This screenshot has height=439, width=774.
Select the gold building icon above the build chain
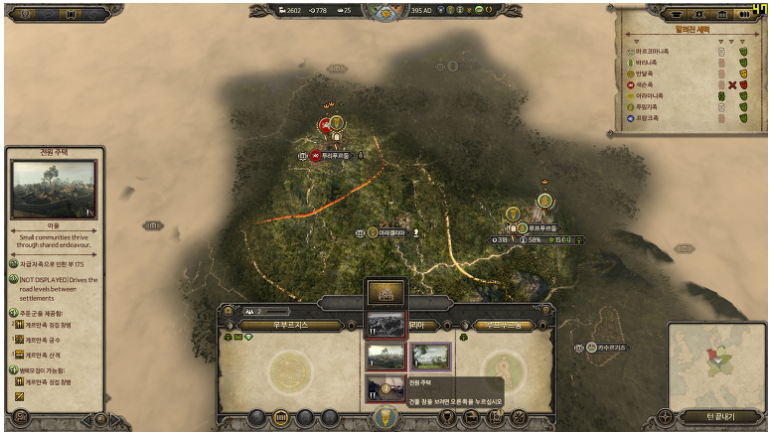pyautogui.click(x=385, y=293)
